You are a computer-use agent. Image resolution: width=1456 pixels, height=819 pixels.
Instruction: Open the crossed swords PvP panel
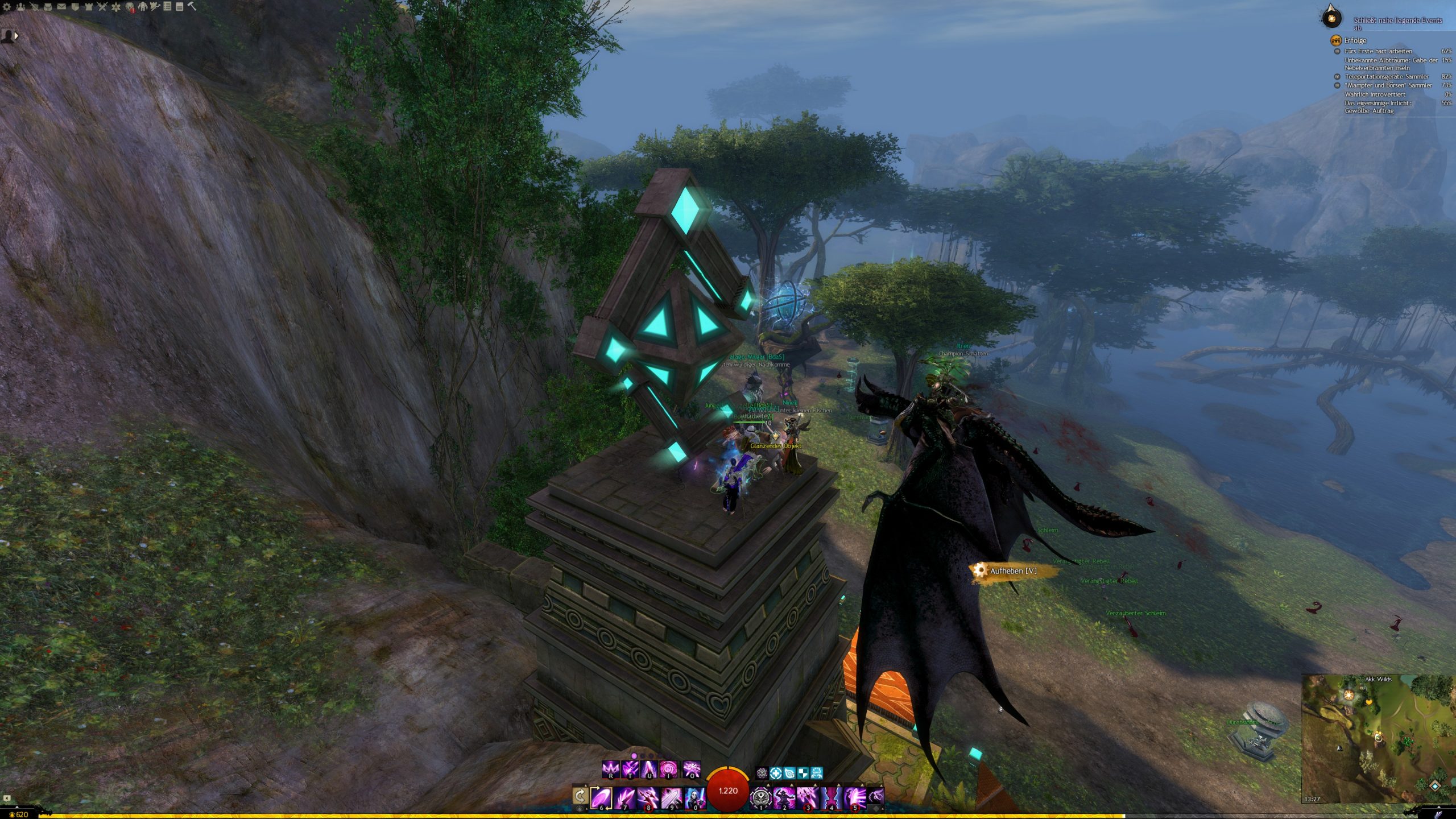point(102,7)
